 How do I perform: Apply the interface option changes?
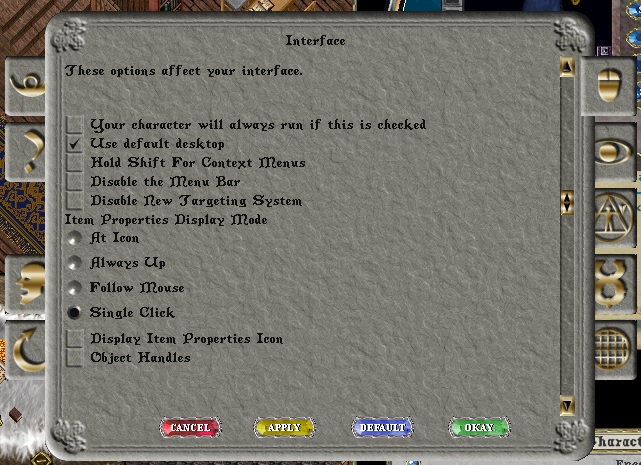[284, 428]
